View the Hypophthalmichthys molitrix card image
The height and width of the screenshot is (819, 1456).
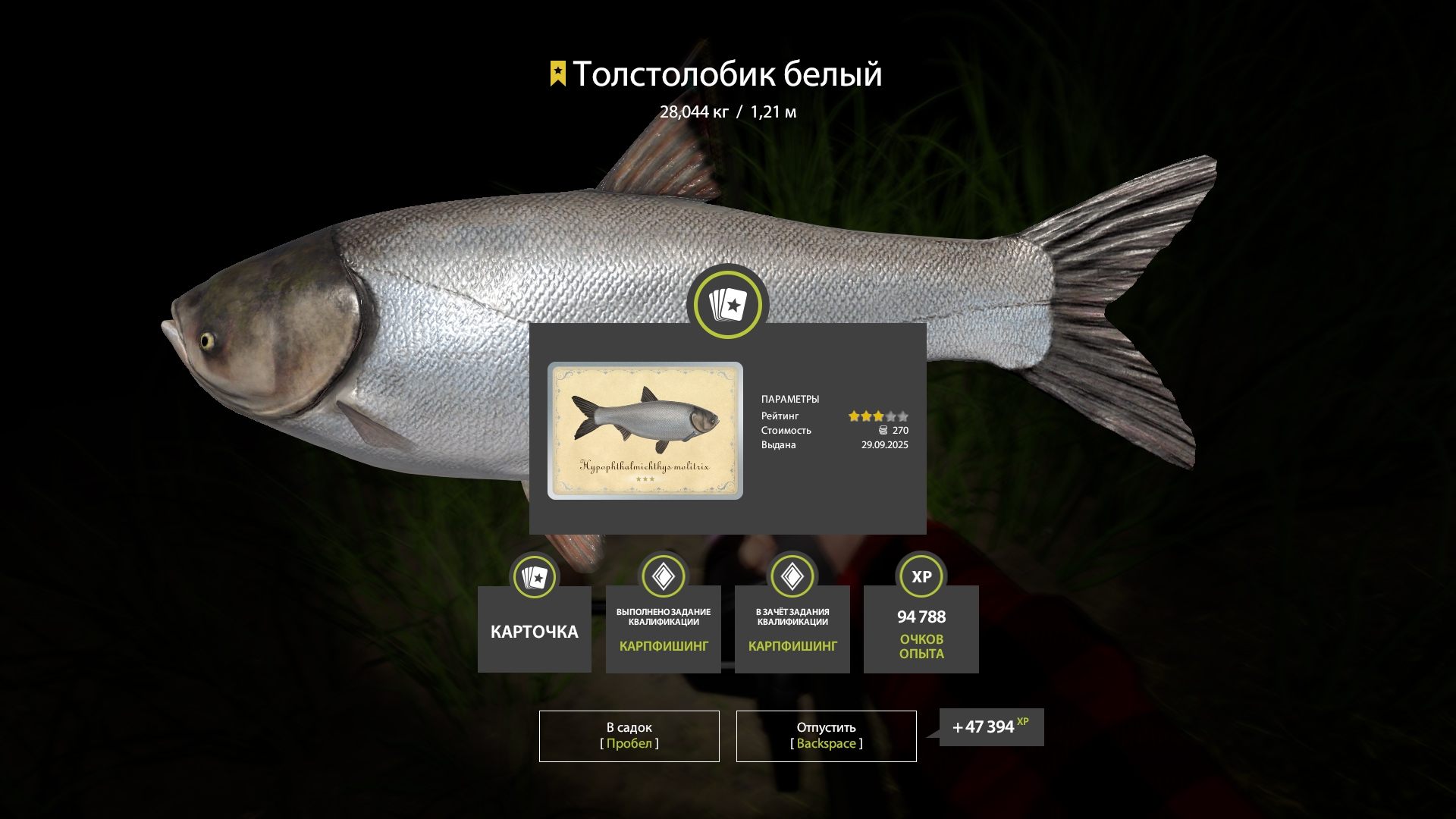(x=645, y=430)
